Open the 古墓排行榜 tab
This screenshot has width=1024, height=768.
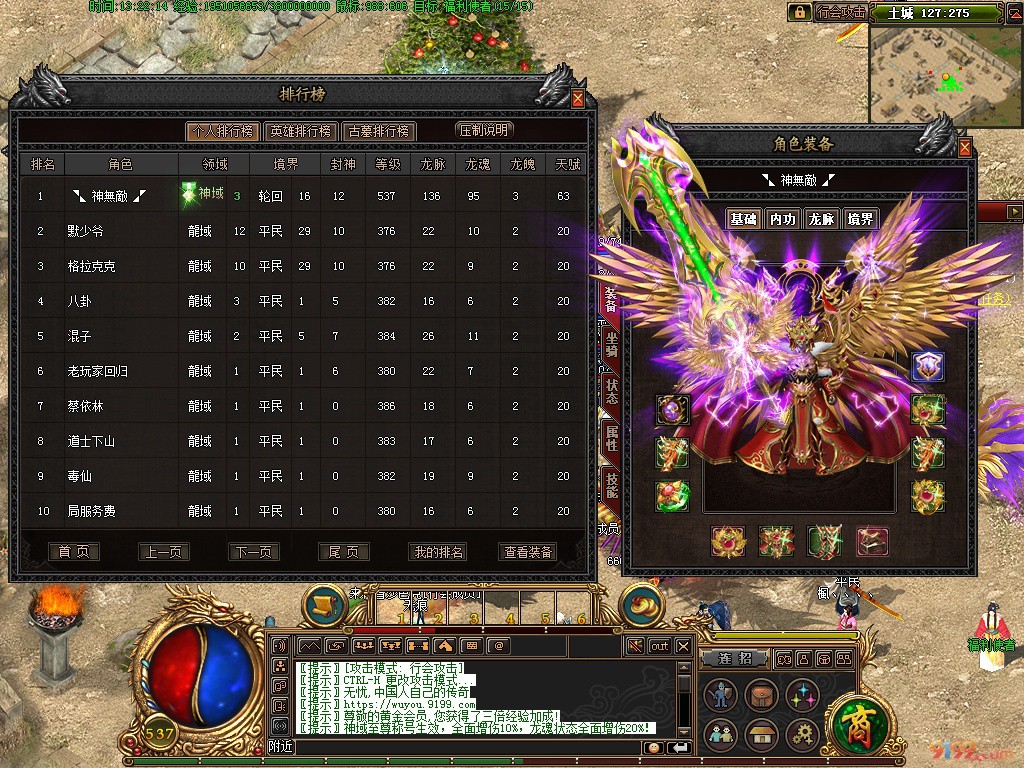(378, 131)
